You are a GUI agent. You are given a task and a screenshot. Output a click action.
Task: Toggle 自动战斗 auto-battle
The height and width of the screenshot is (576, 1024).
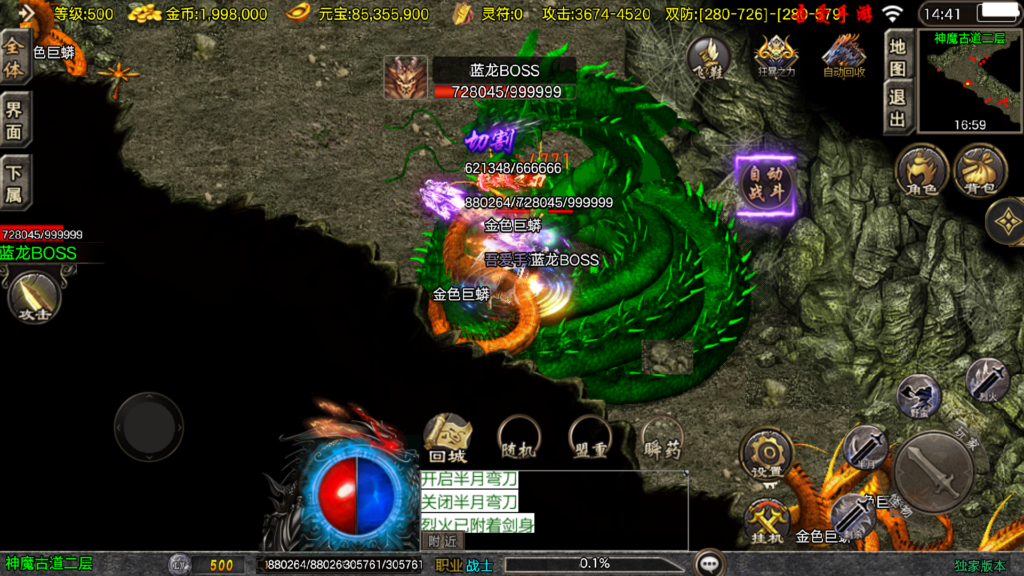pos(766,186)
